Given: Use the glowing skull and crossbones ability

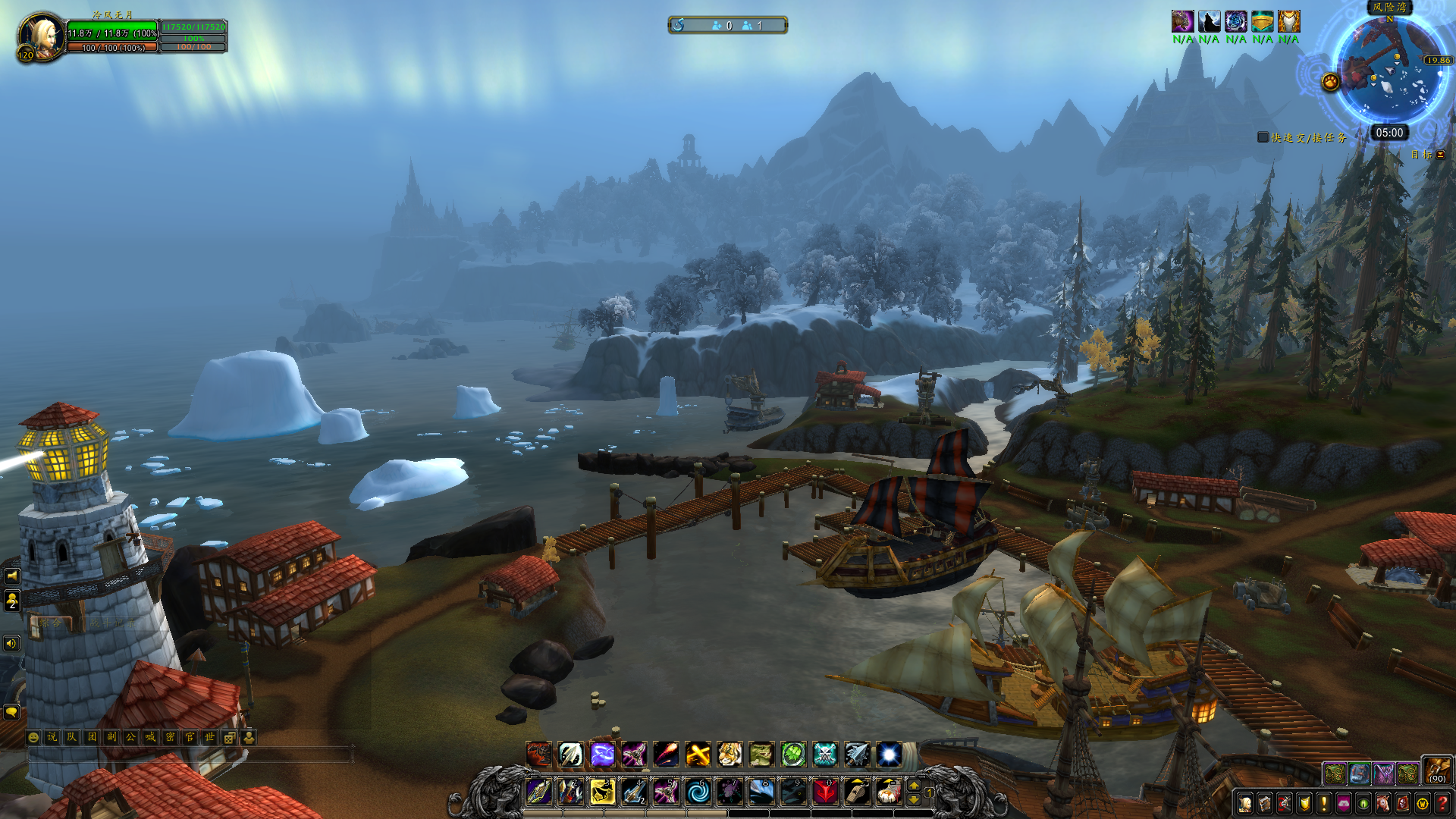Looking at the screenshot, I should pyautogui.click(x=825, y=755).
